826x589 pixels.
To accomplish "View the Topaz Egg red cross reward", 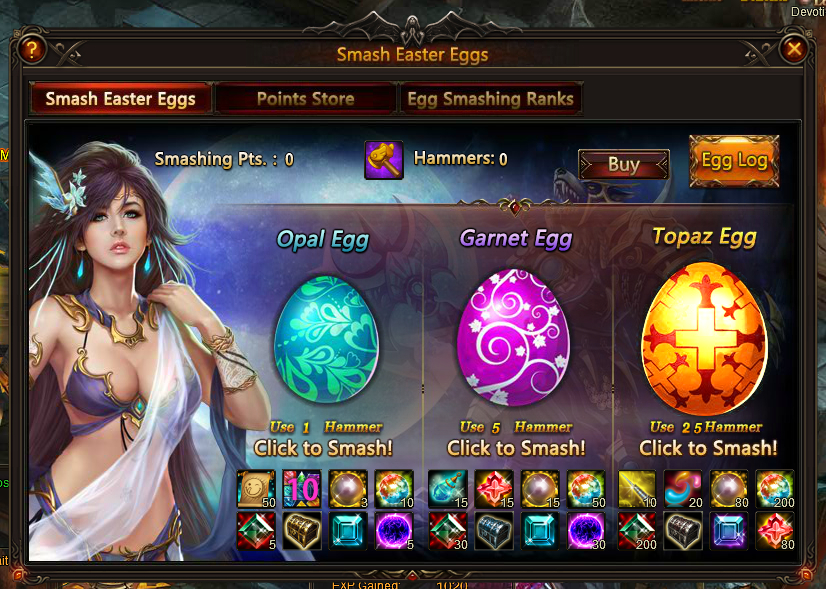I will pos(775,531).
